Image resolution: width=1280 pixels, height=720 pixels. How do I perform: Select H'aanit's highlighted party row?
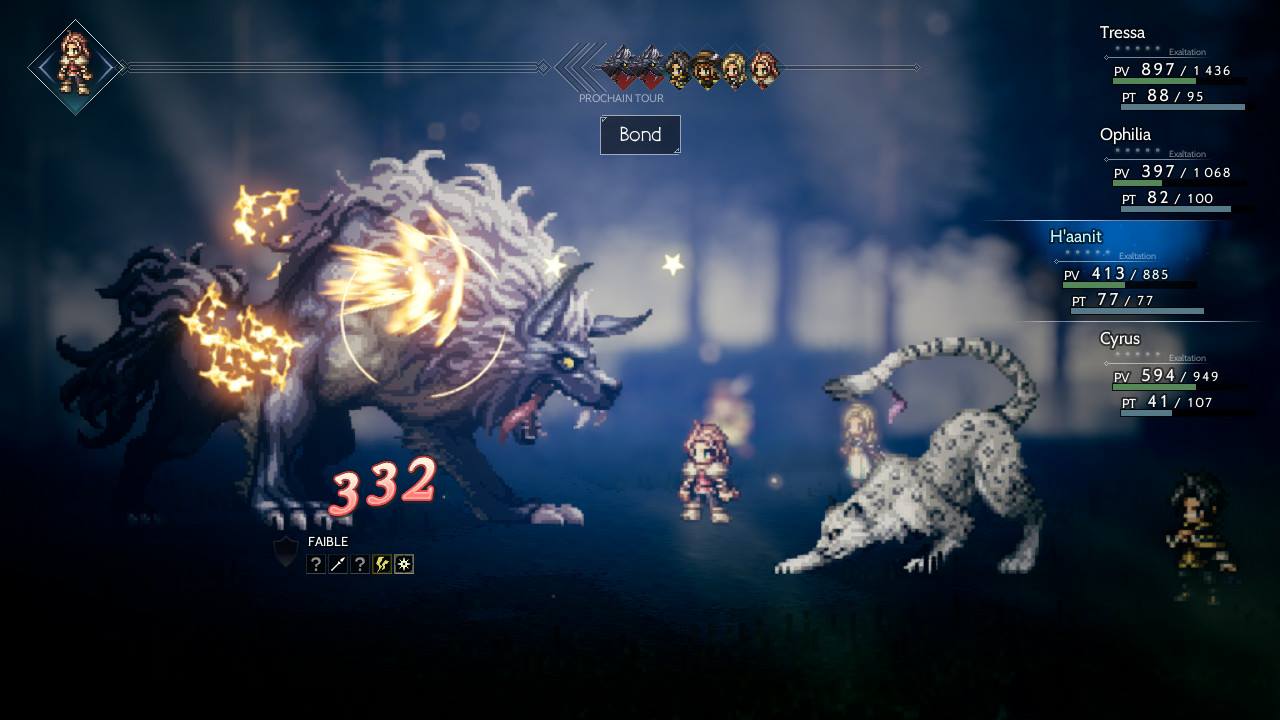1130,270
